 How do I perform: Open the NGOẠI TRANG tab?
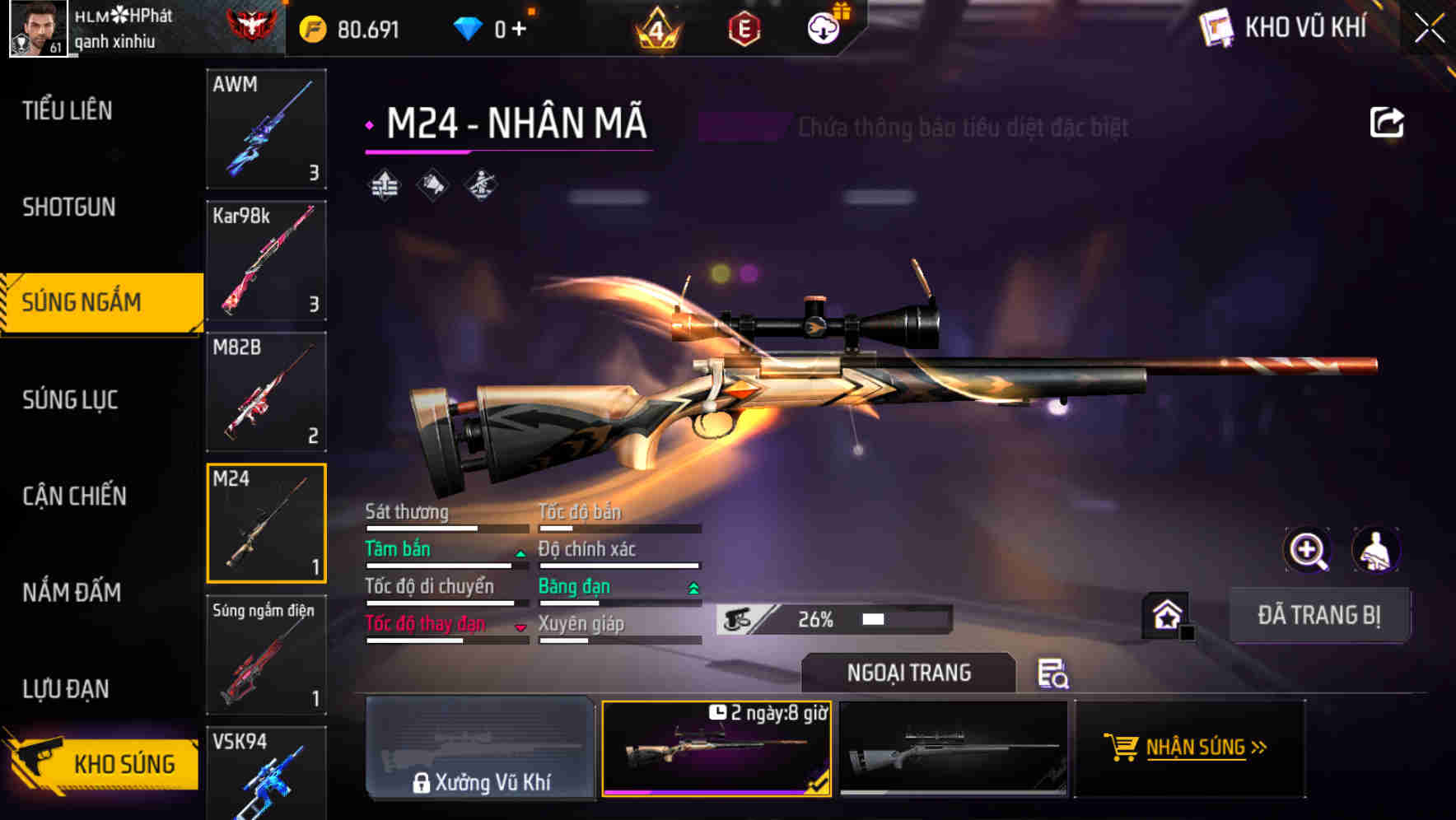(908, 673)
